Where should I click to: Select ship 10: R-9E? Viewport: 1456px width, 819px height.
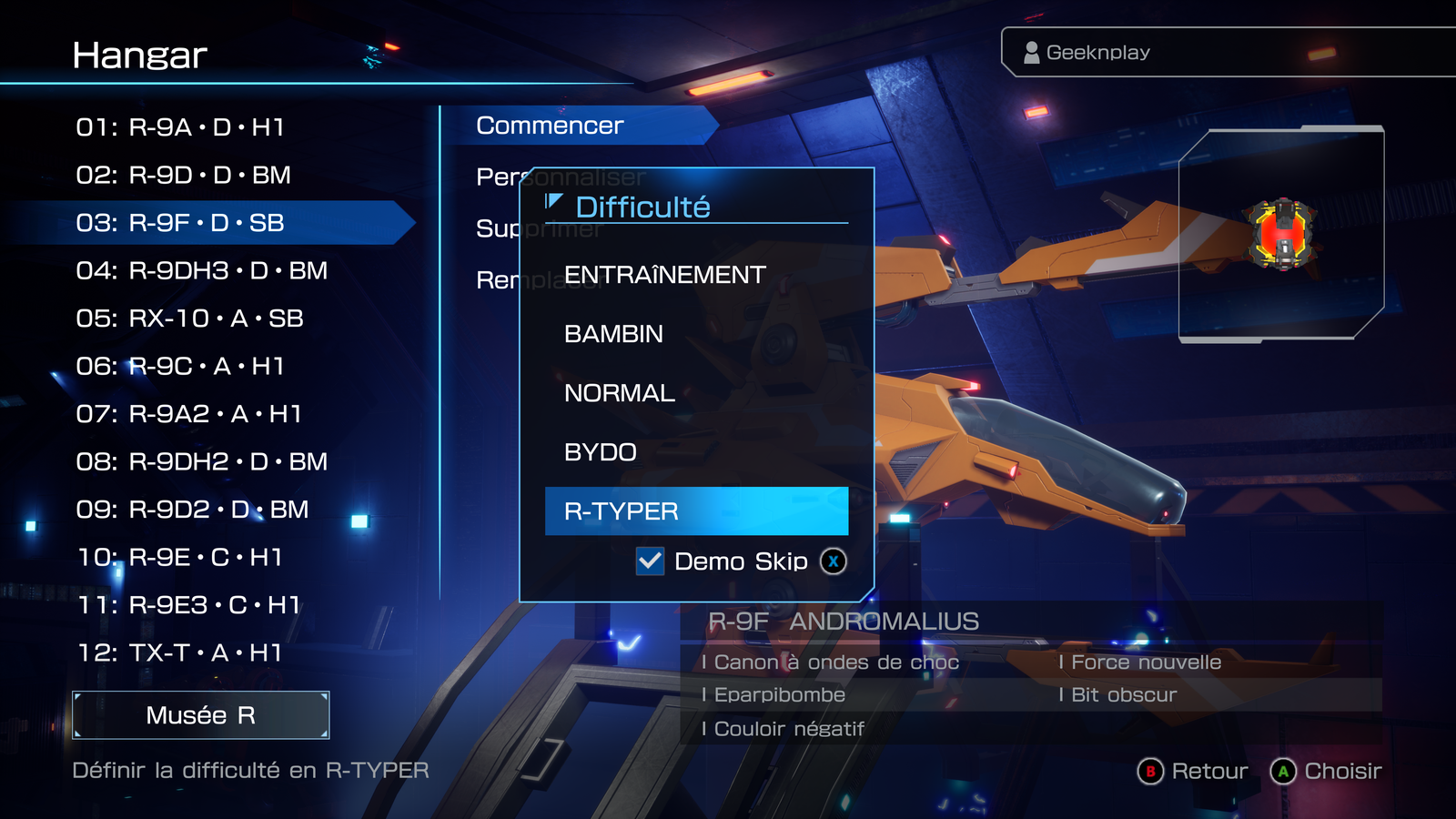180,557
